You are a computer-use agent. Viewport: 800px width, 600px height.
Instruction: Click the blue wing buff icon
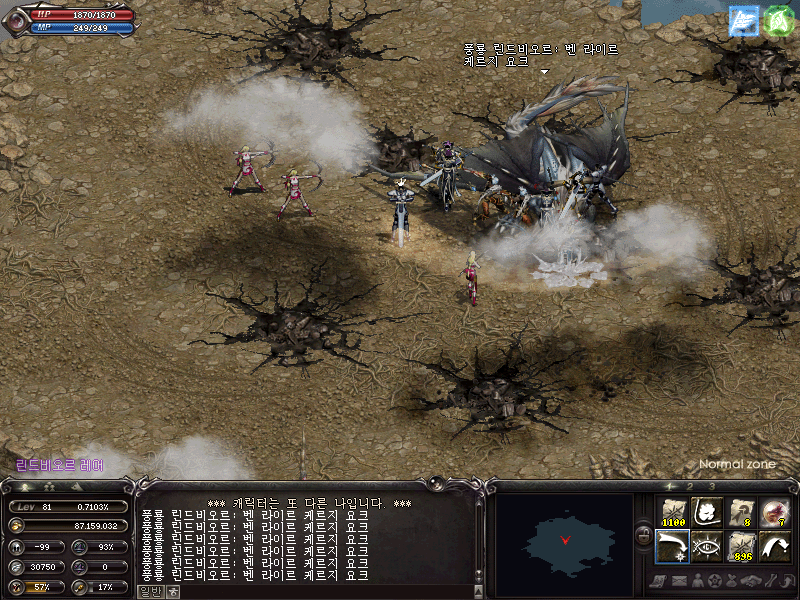pos(743,21)
